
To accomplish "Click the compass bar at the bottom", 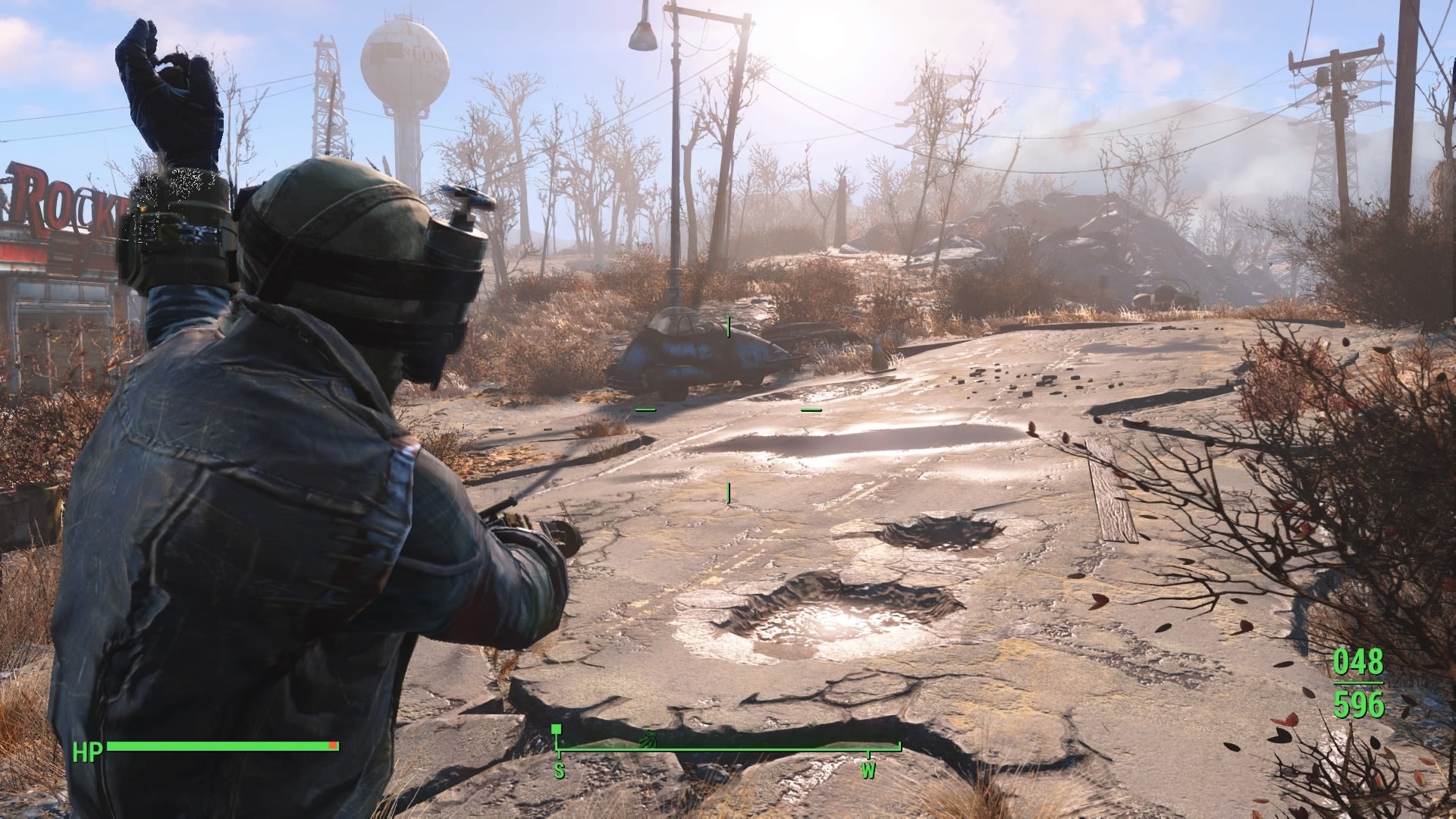I will (728, 751).
